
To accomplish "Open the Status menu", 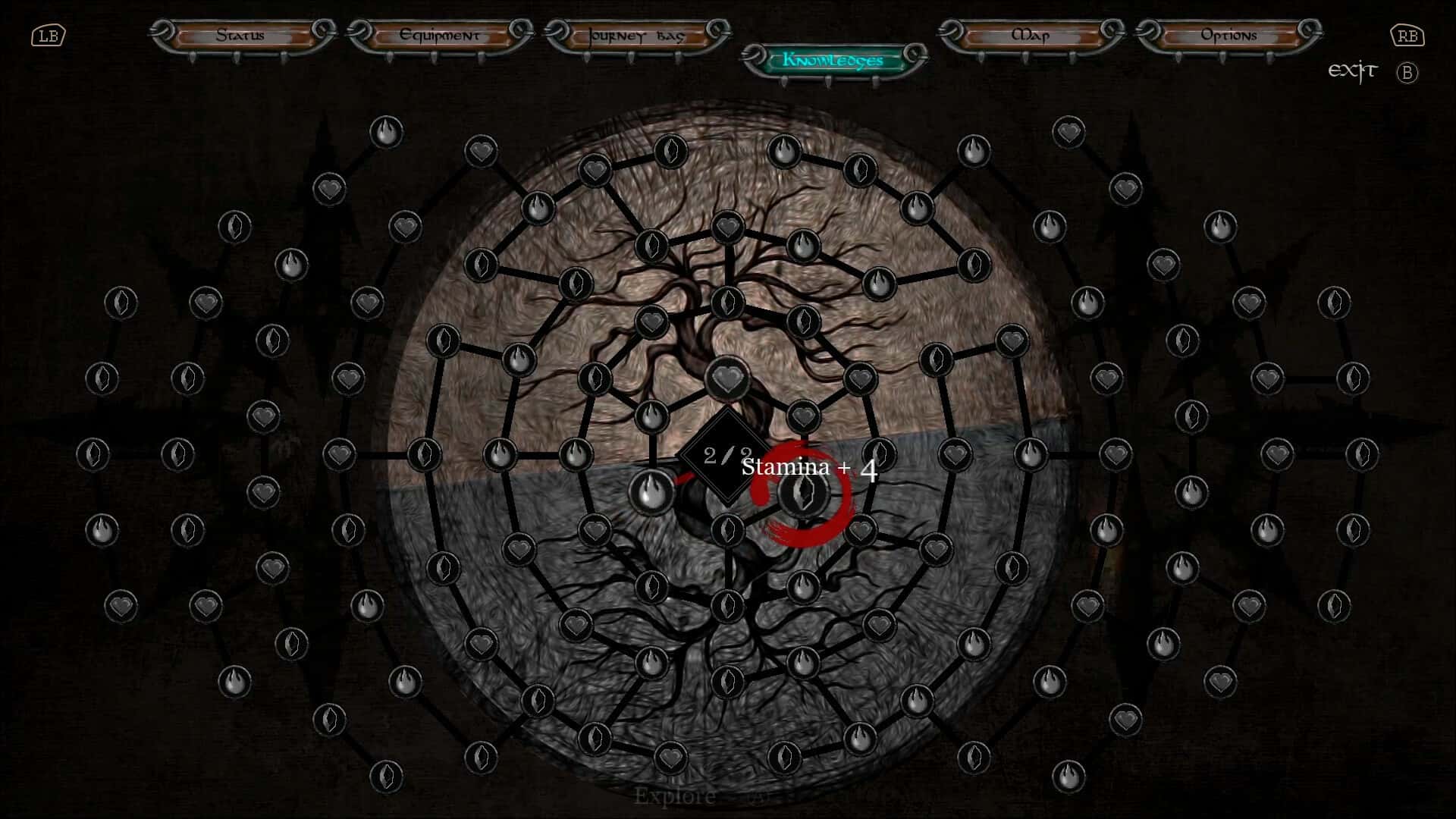I will tap(240, 35).
